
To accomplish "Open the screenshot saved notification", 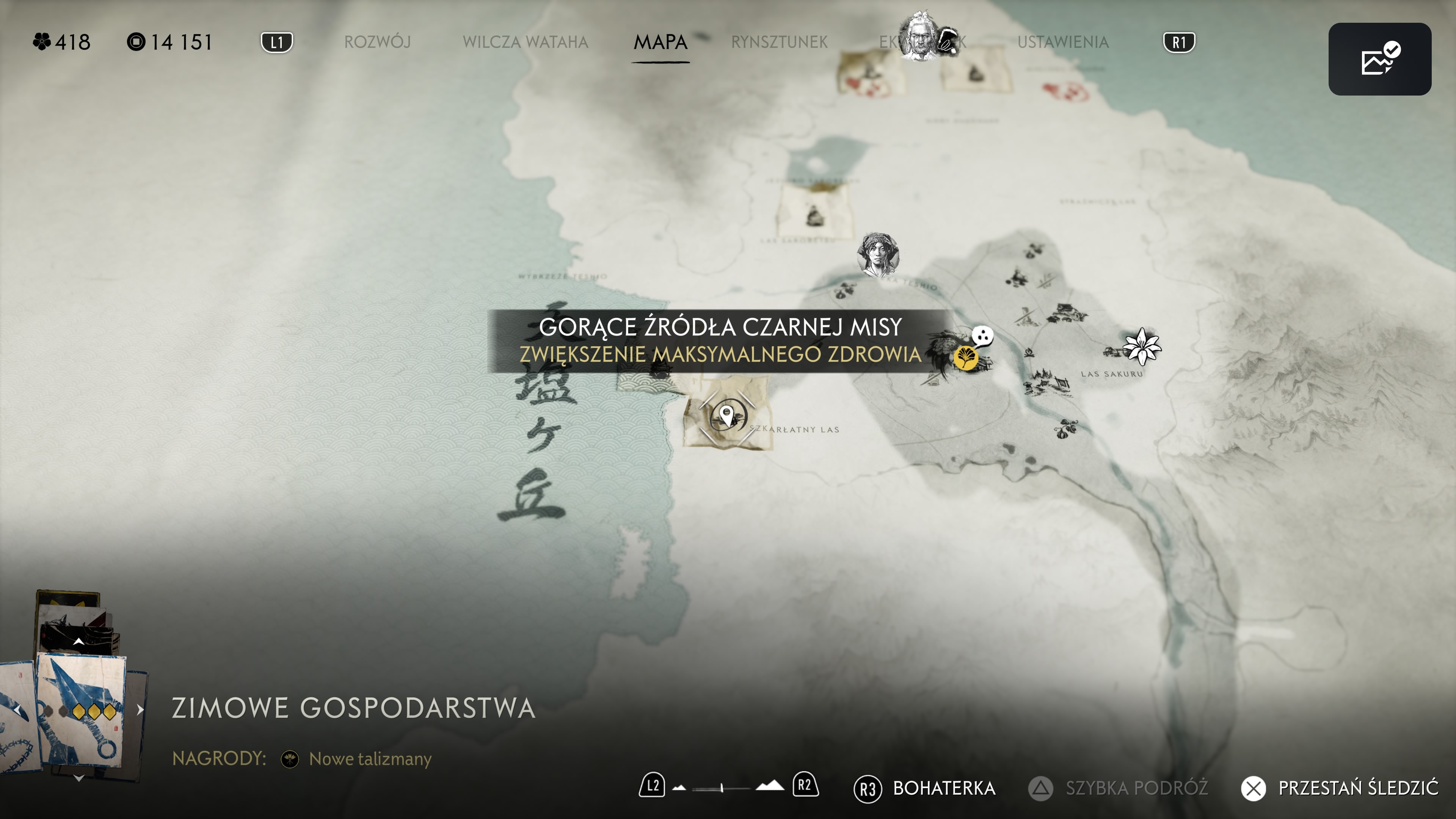I will click(x=1379, y=59).
